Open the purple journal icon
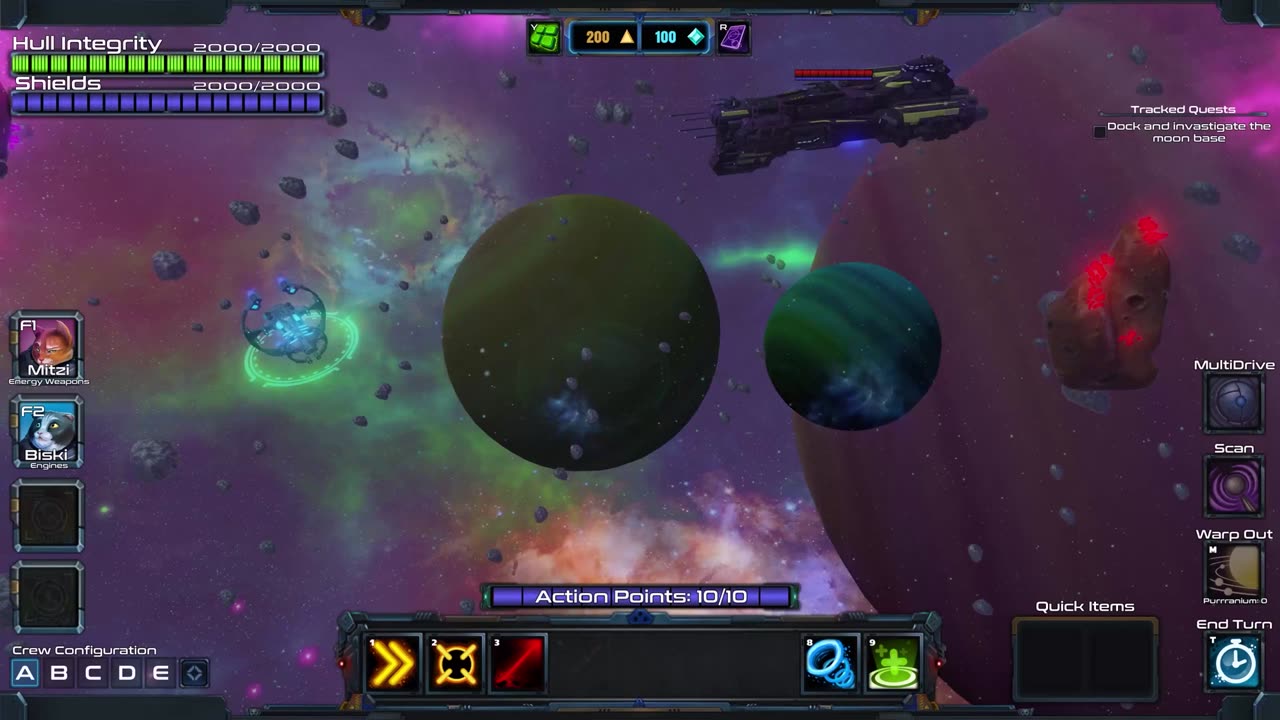 pyautogui.click(x=733, y=38)
